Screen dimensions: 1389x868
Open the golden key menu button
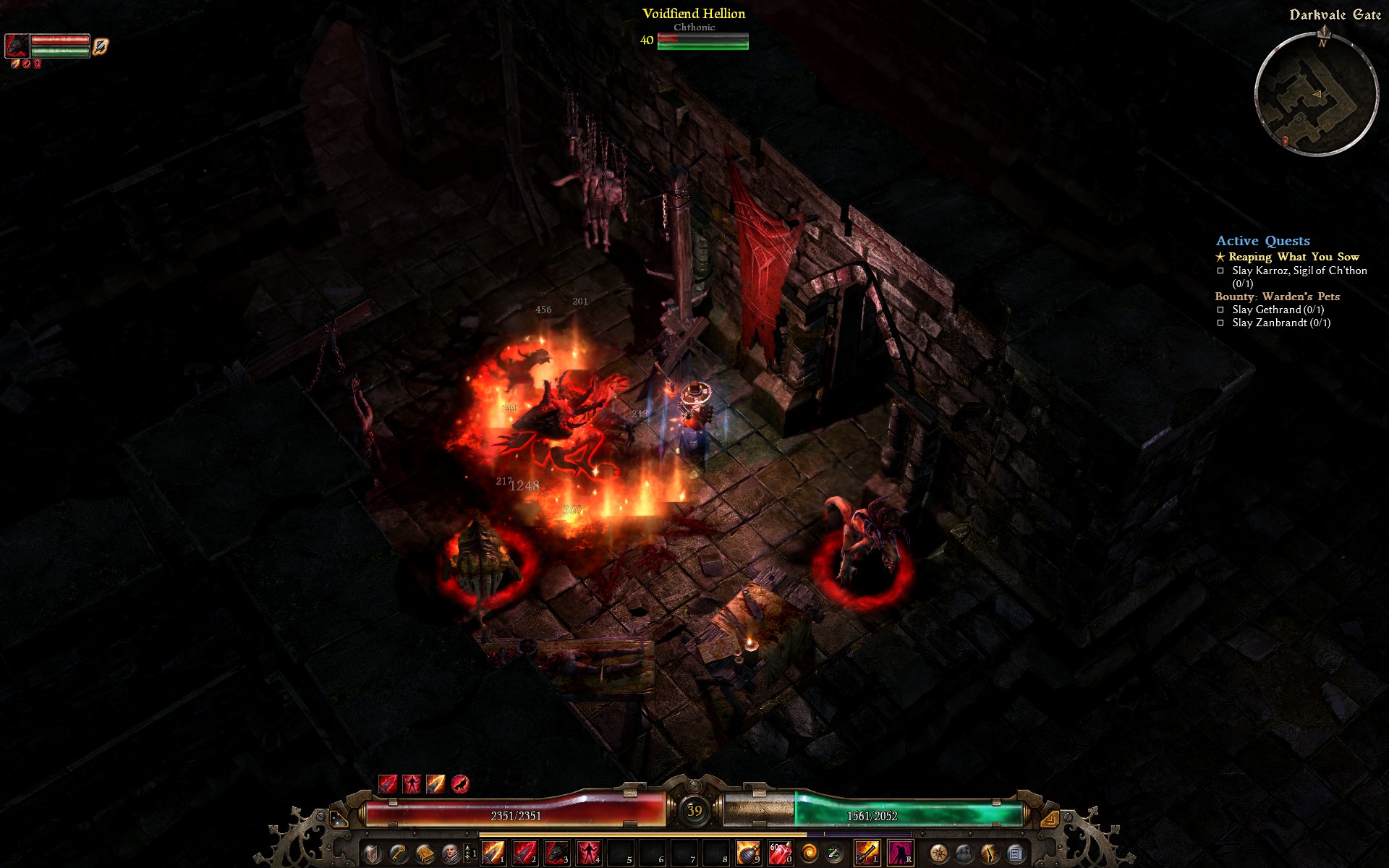tap(398, 854)
